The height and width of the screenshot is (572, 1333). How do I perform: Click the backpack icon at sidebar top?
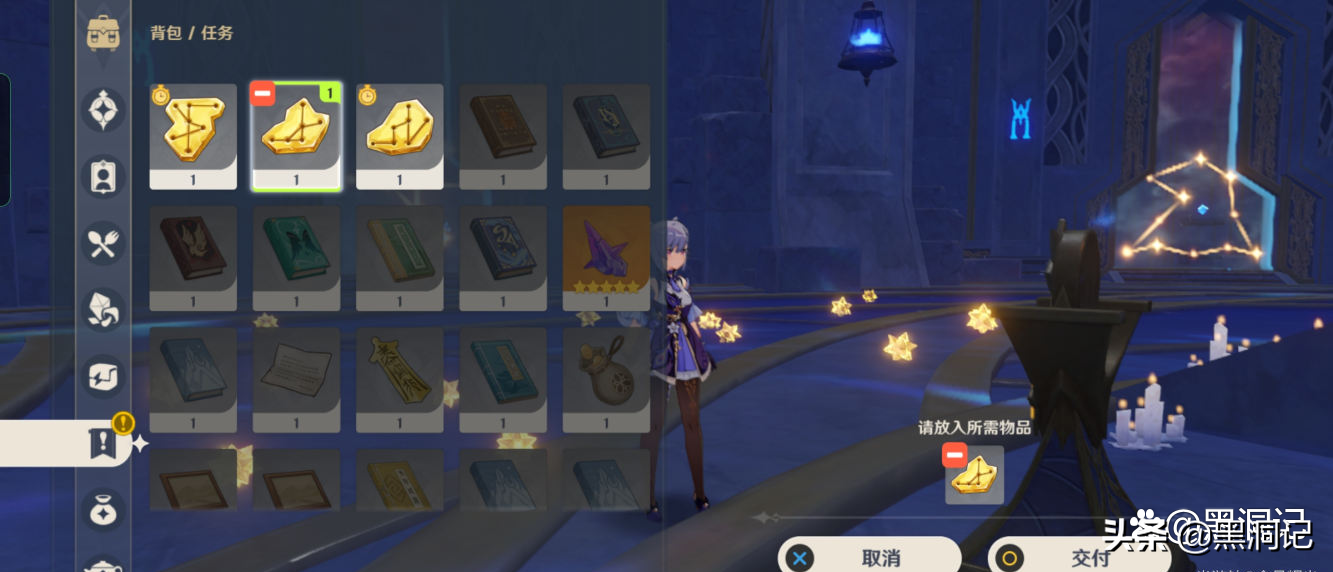(104, 33)
